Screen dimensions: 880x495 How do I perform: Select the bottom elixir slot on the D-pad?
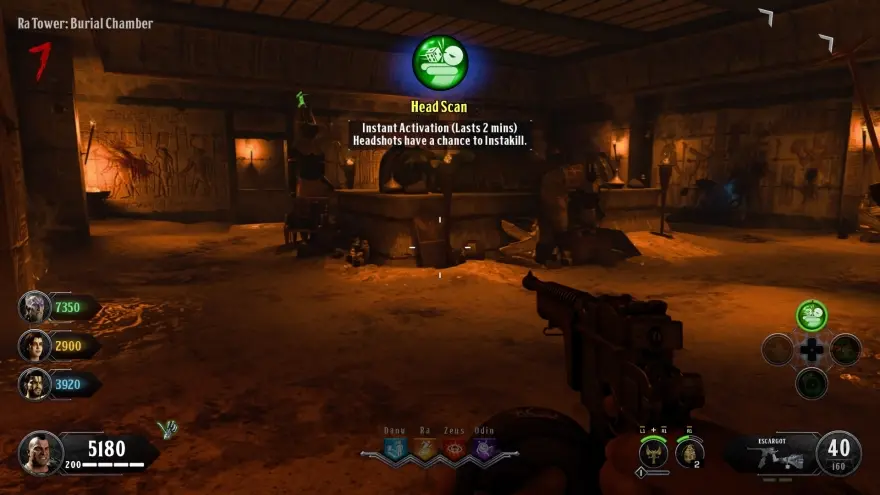[812, 383]
